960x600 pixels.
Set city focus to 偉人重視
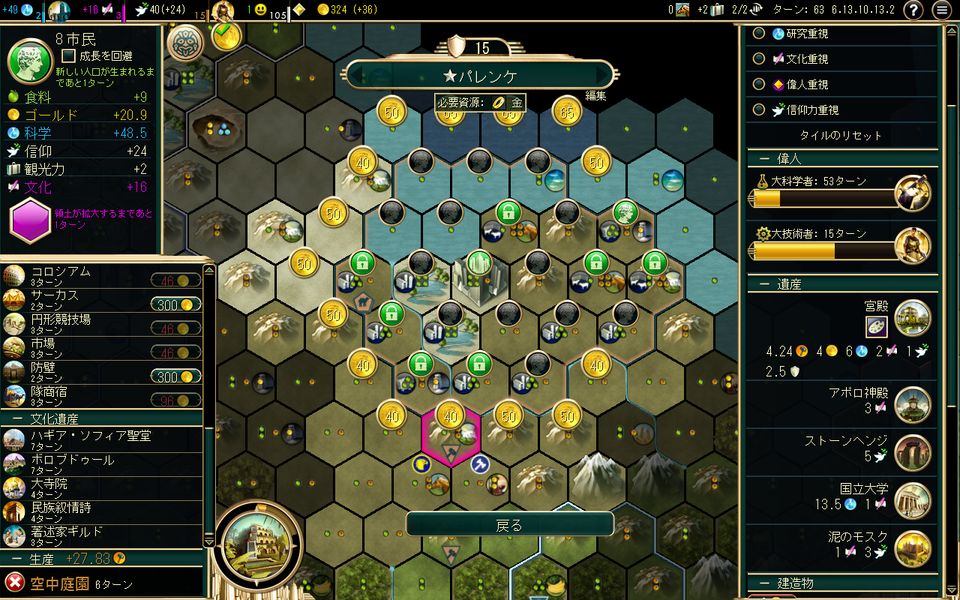(759, 85)
